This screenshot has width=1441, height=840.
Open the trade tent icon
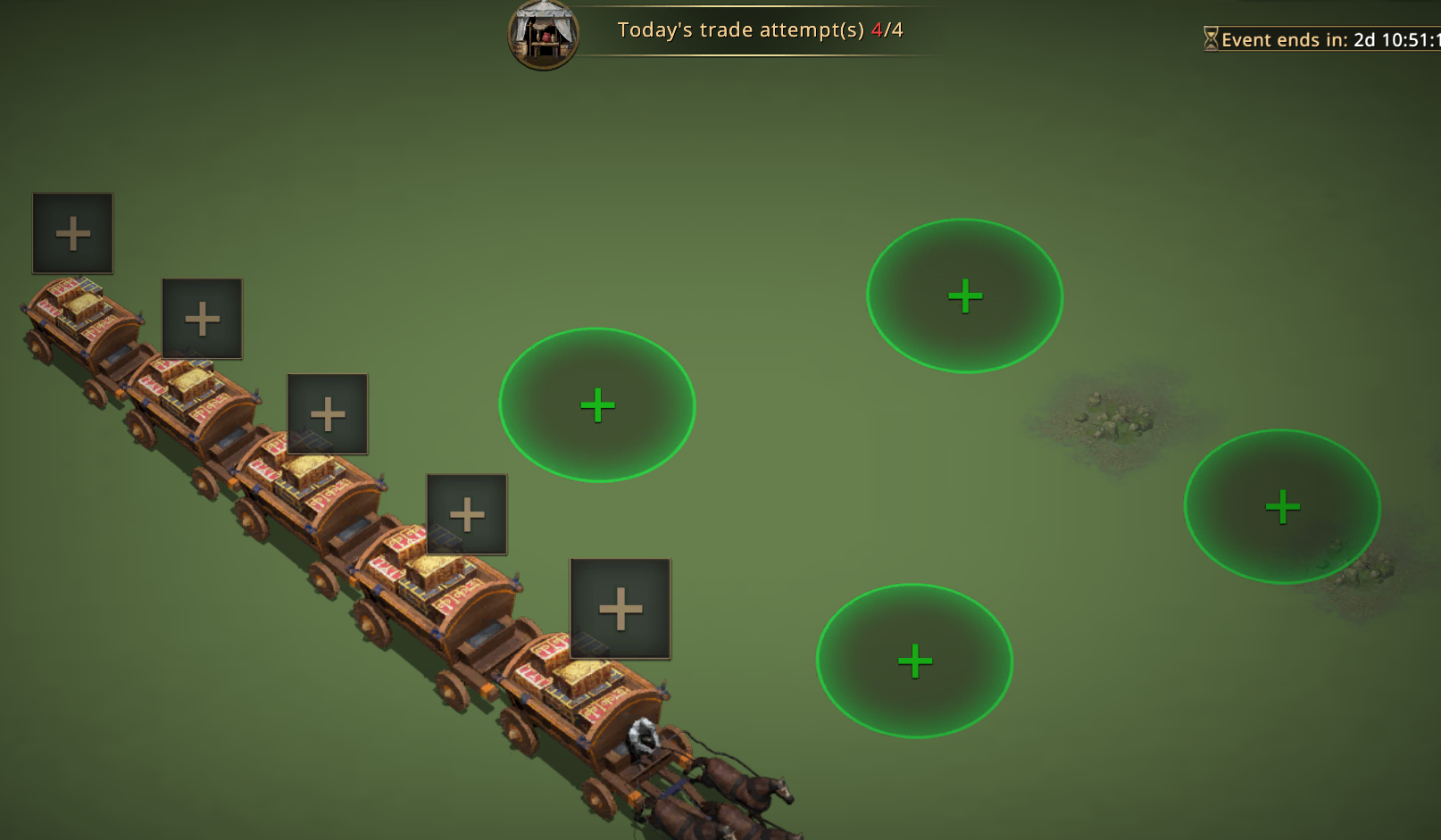pyautogui.click(x=543, y=34)
